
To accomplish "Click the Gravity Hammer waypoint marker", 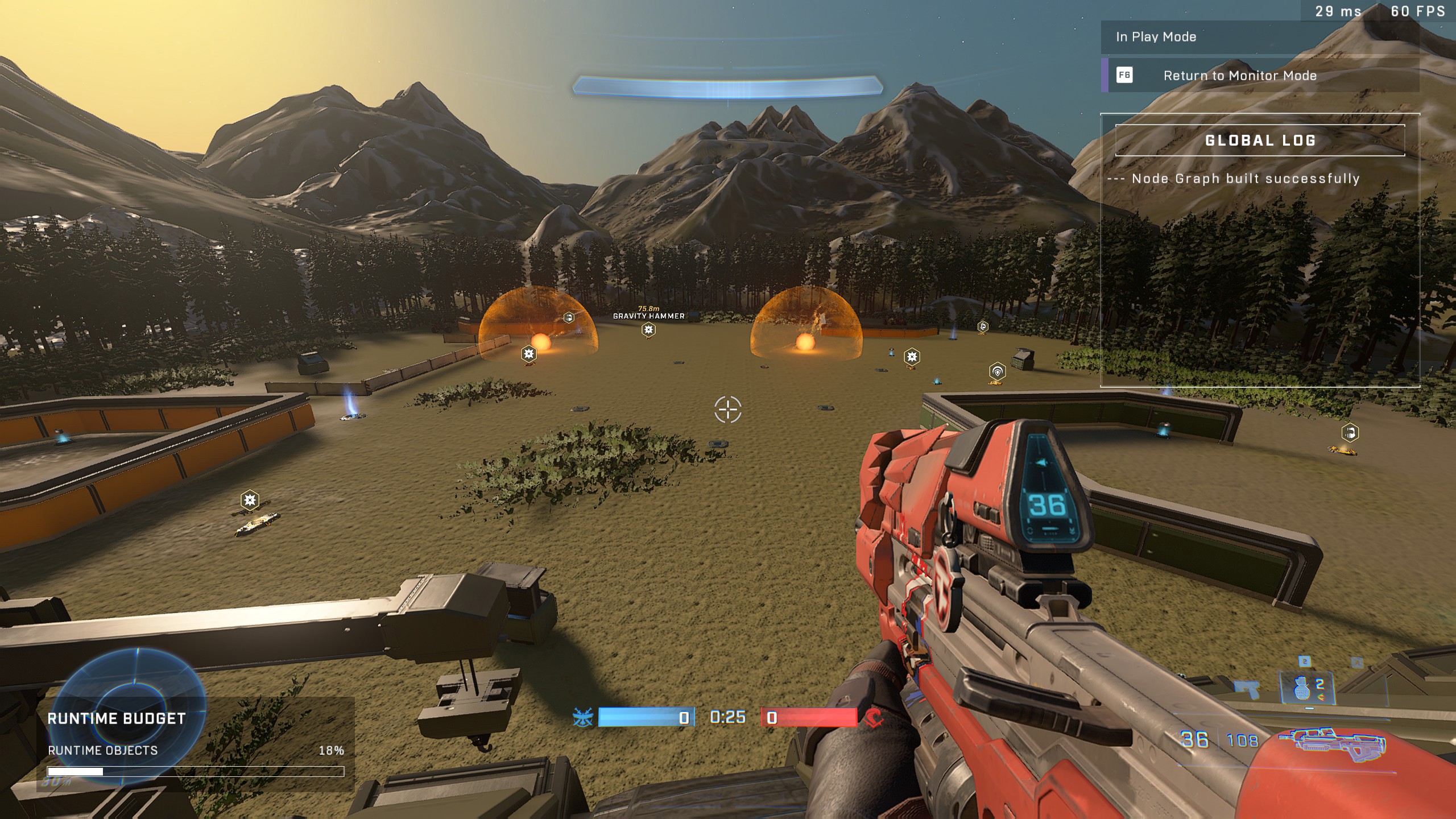I will 648,329.
